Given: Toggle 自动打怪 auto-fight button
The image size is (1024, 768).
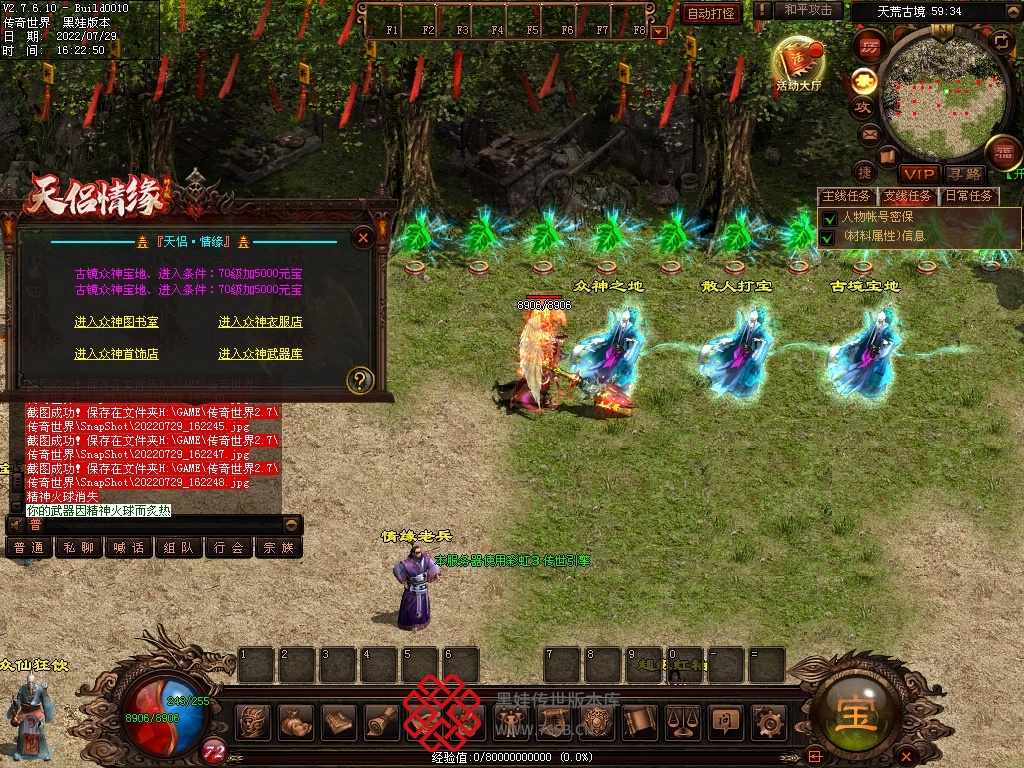Looking at the screenshot, I should point(711,13).
